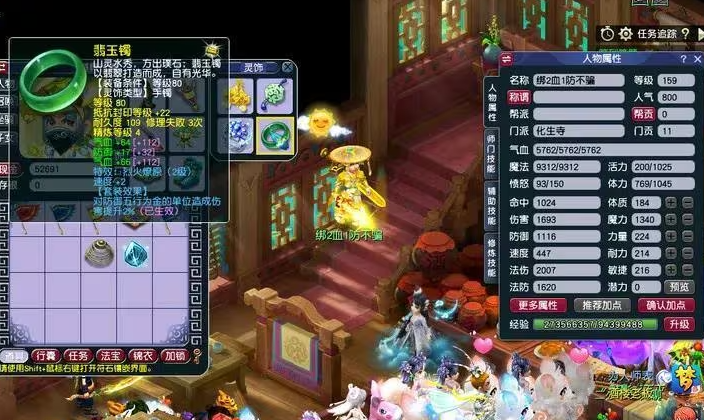
Task: Select the golden accessory slot in 灵饰
Action: (238, 95)
